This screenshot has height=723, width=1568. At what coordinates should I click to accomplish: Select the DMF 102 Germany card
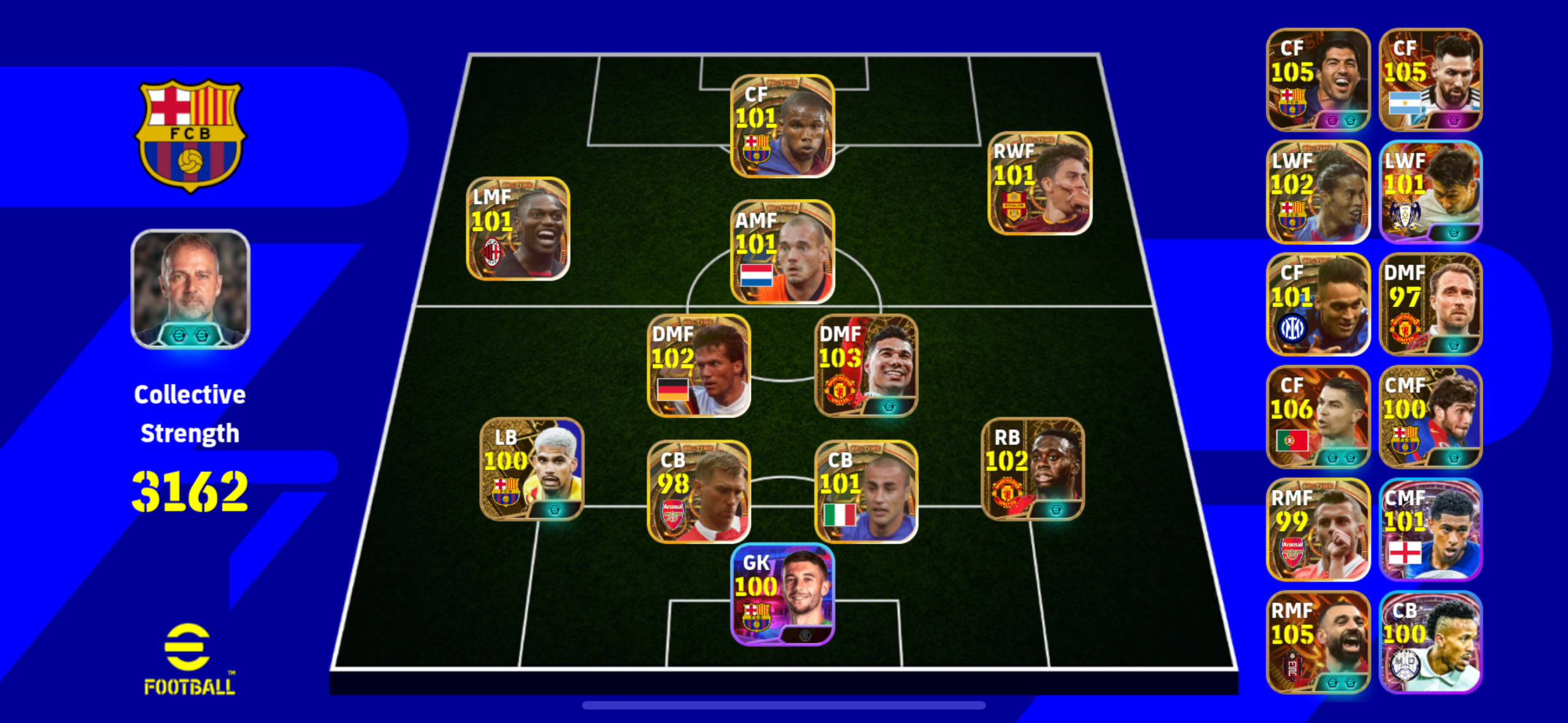tap(699, 365)
